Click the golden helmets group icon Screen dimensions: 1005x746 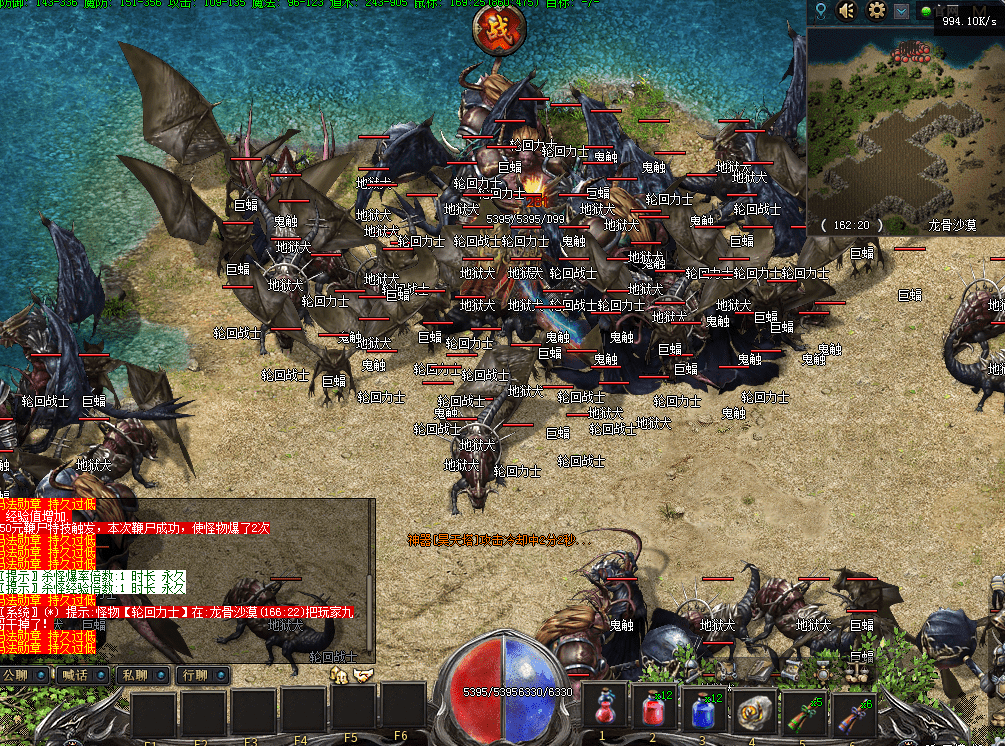[x=339, y=676]
